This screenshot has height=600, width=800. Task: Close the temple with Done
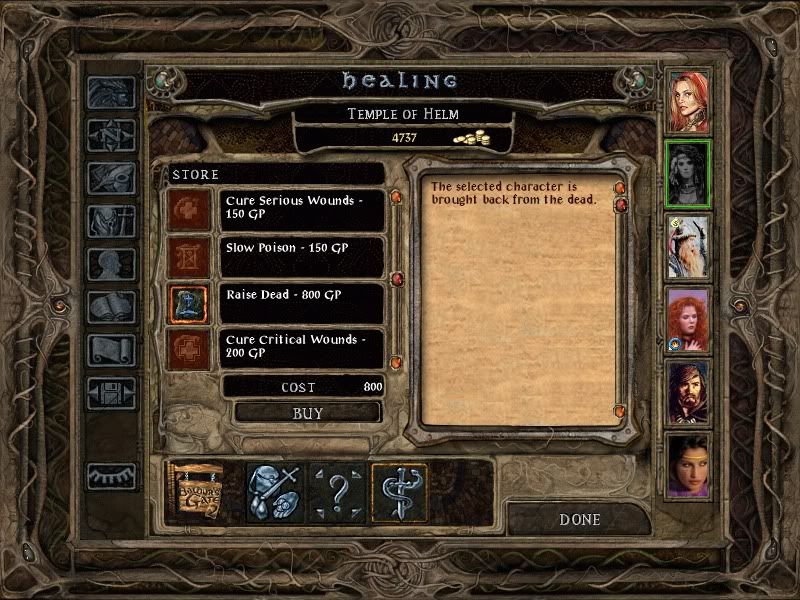pyautogui.click(x=580, y=520)
